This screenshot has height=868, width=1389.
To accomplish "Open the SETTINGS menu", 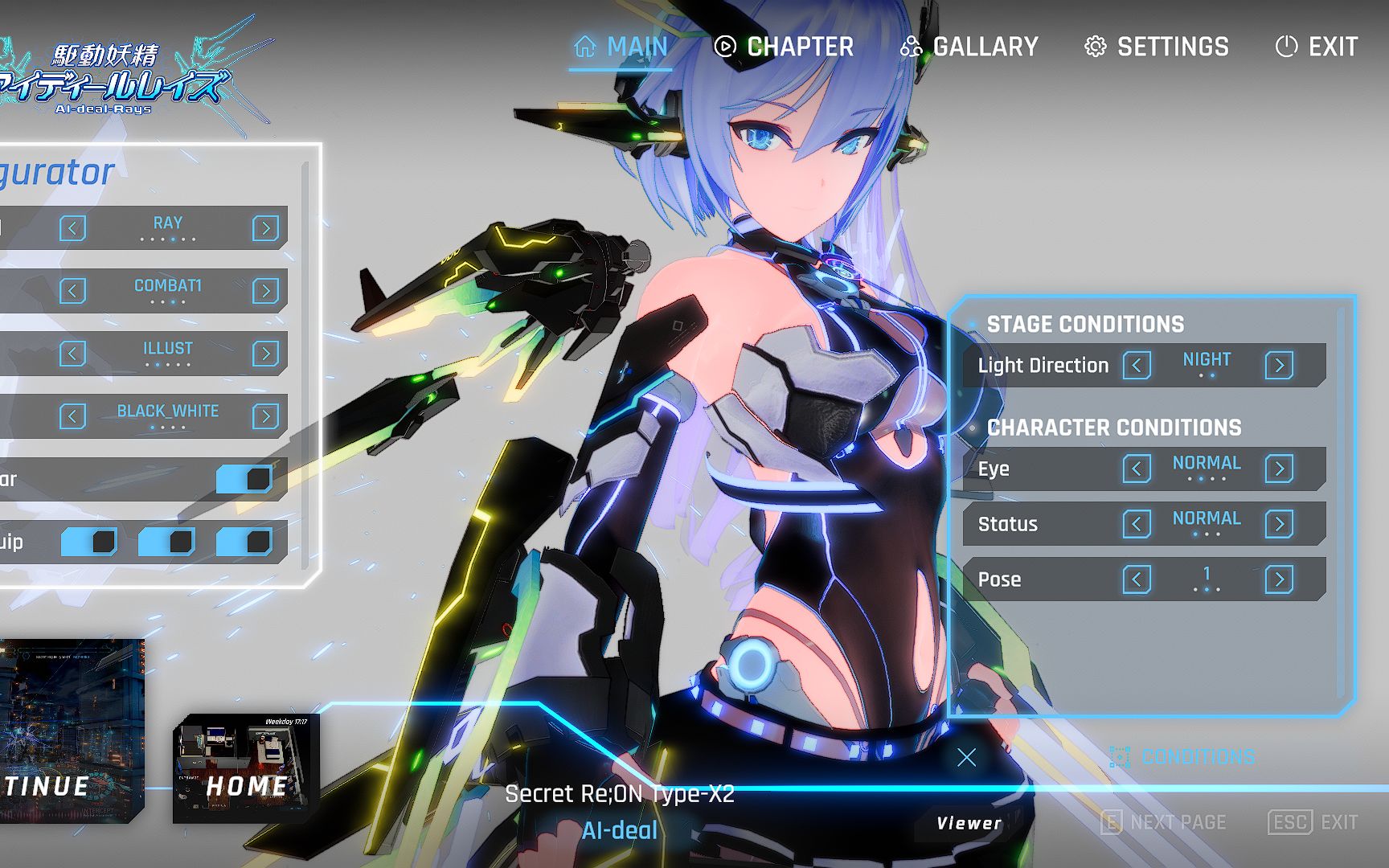I will [x=1157, y=47].
